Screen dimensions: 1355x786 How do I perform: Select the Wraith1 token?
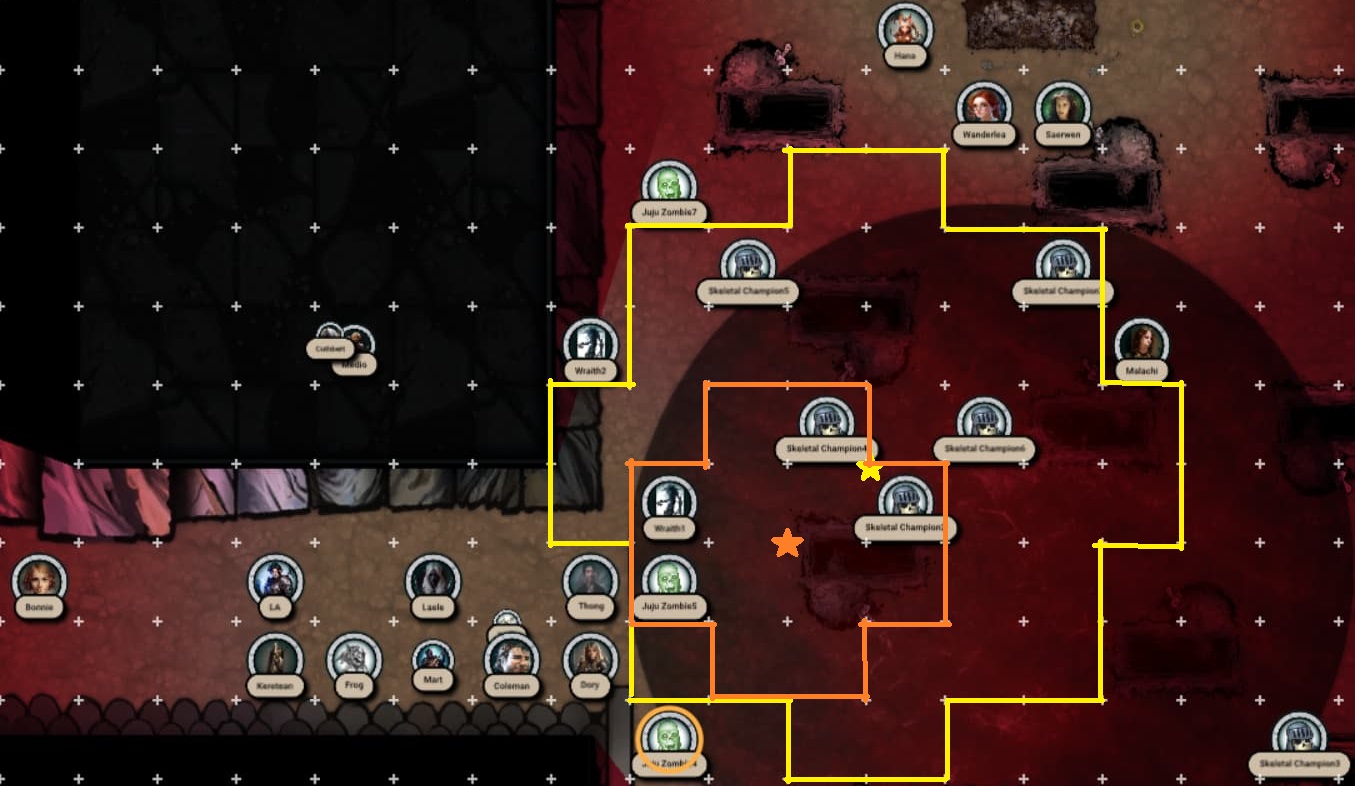[x=668, y=501]
